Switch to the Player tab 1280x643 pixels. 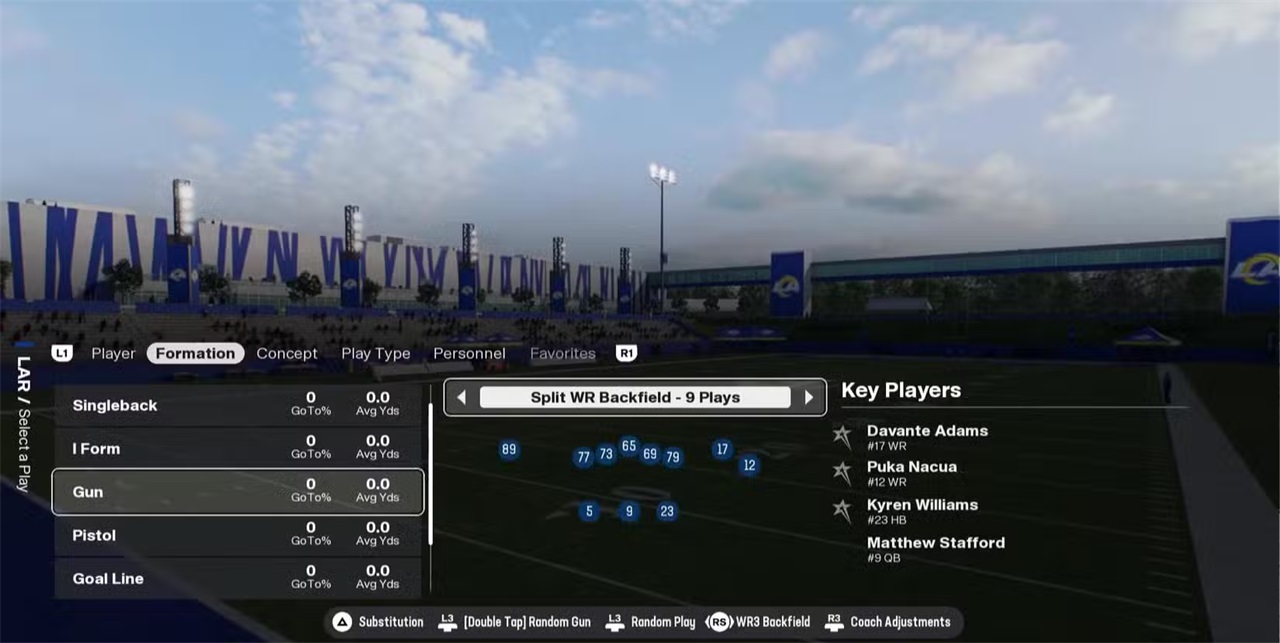[113, 353]
